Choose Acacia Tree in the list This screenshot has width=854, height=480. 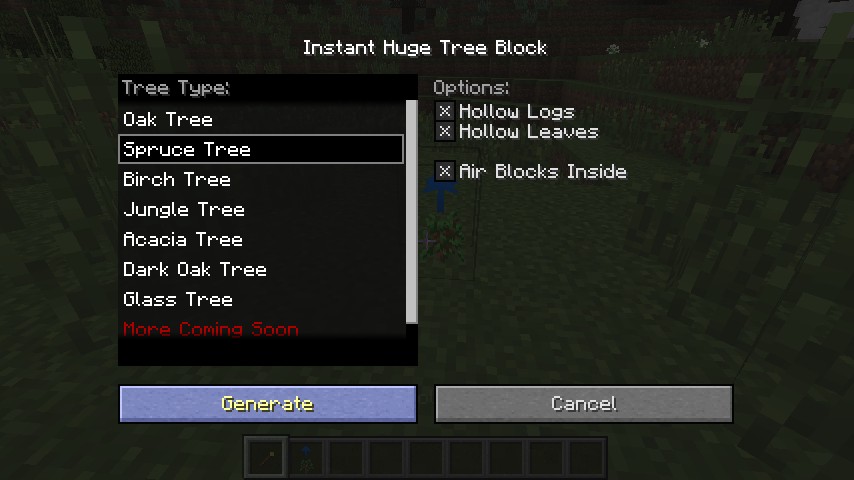[183, 240]
